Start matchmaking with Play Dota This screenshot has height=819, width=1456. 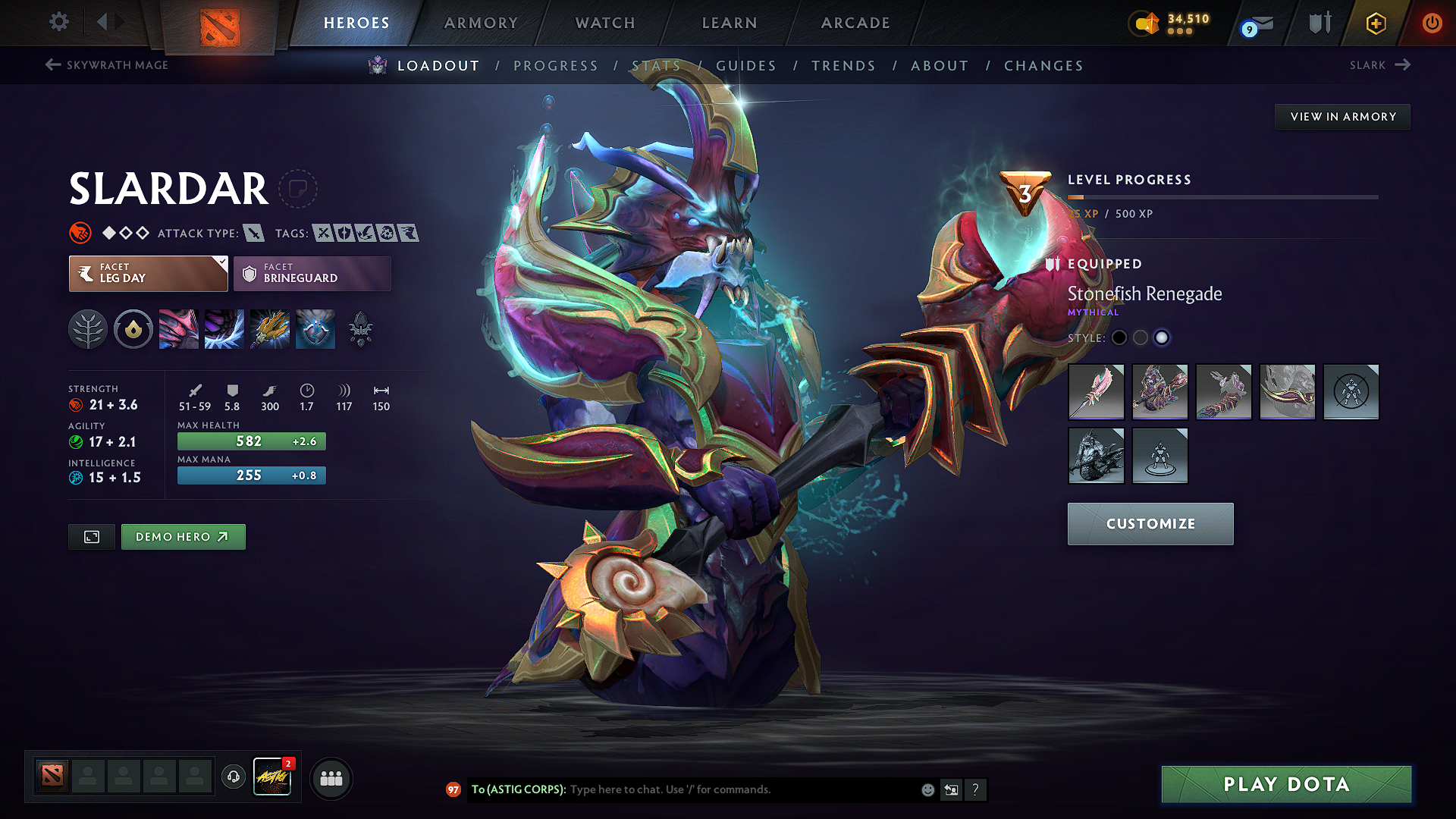coord(1286,784)
